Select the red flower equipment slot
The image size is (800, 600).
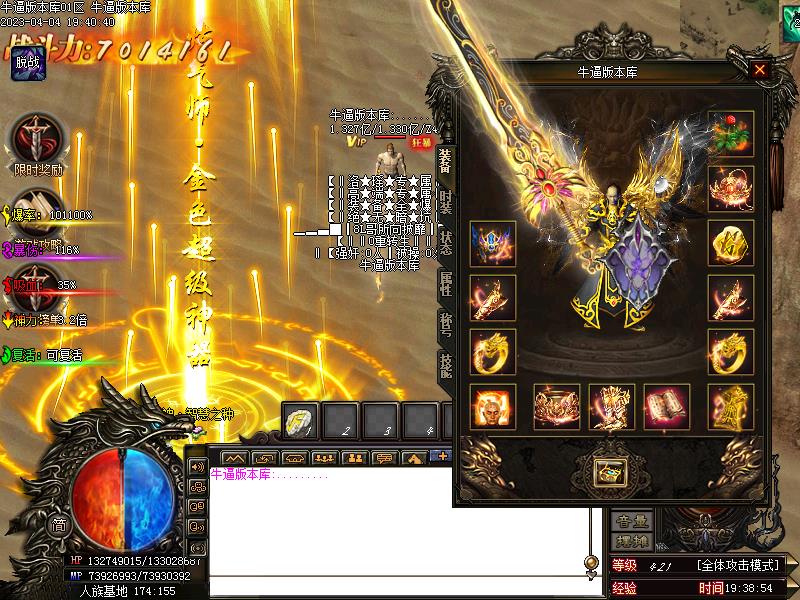[731, 135]
